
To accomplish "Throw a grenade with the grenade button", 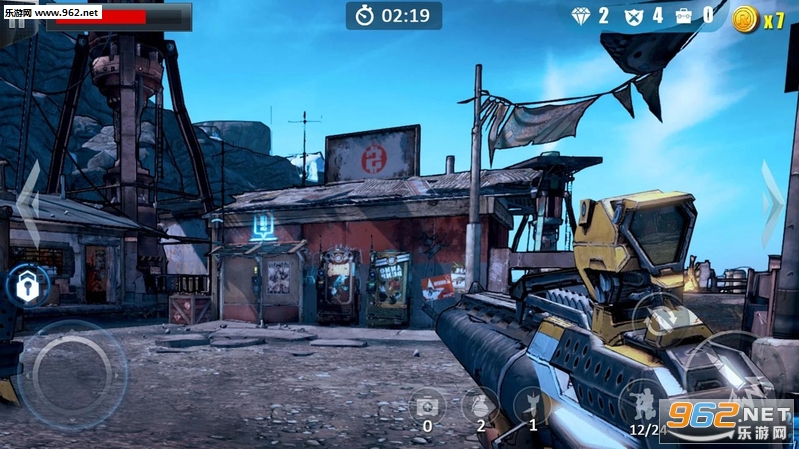I will [x=480, y=404].
